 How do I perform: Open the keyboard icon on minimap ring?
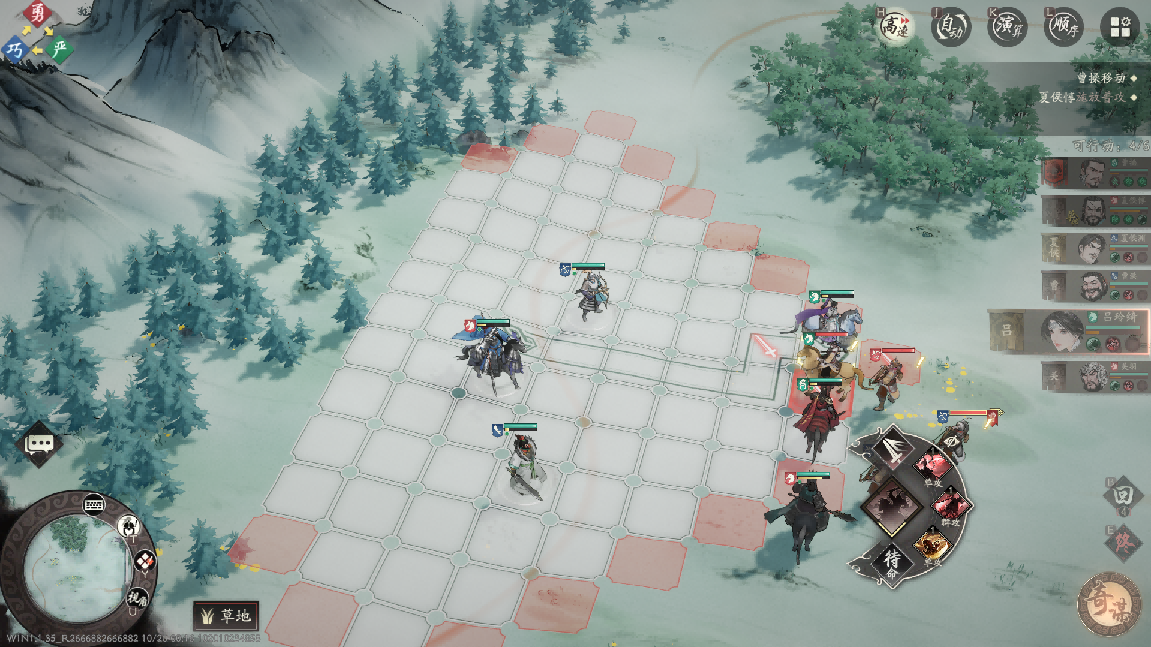pyautogui.click(x=96, y=502)
